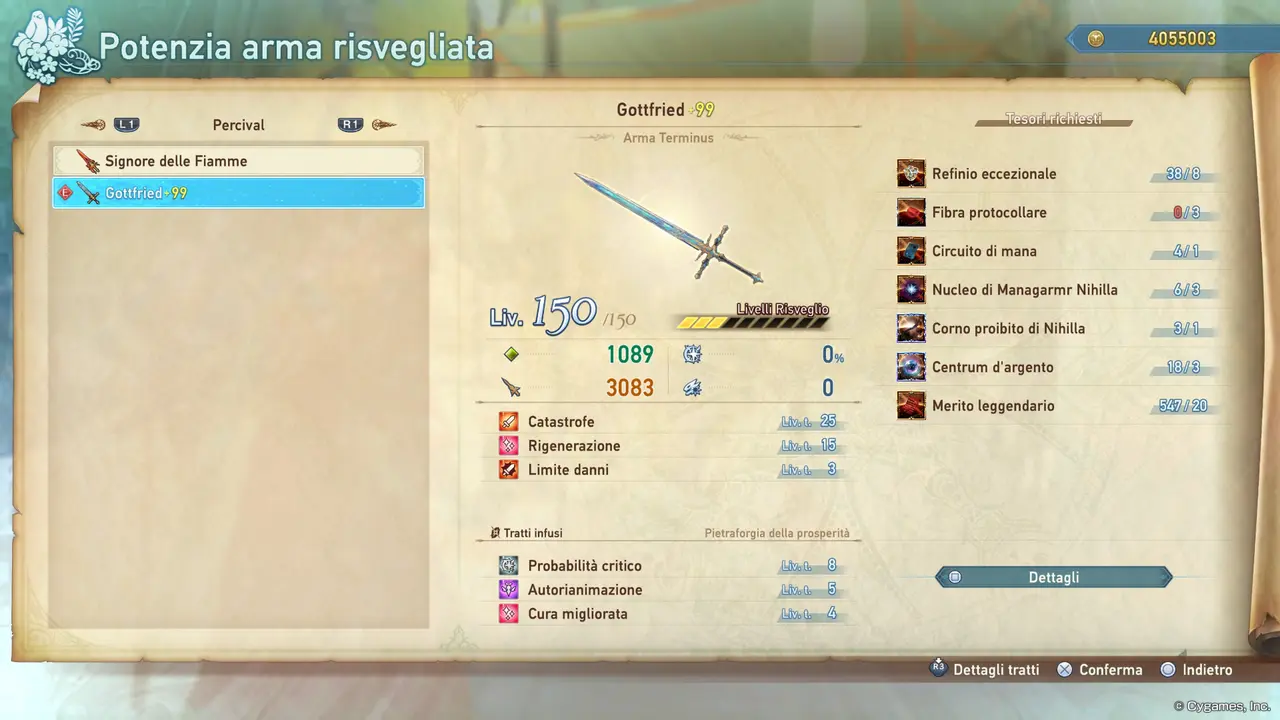Screen dimensions: 1280x720
Task: Click the Fibra protocollare material icon
Action: tap(910, 212)
